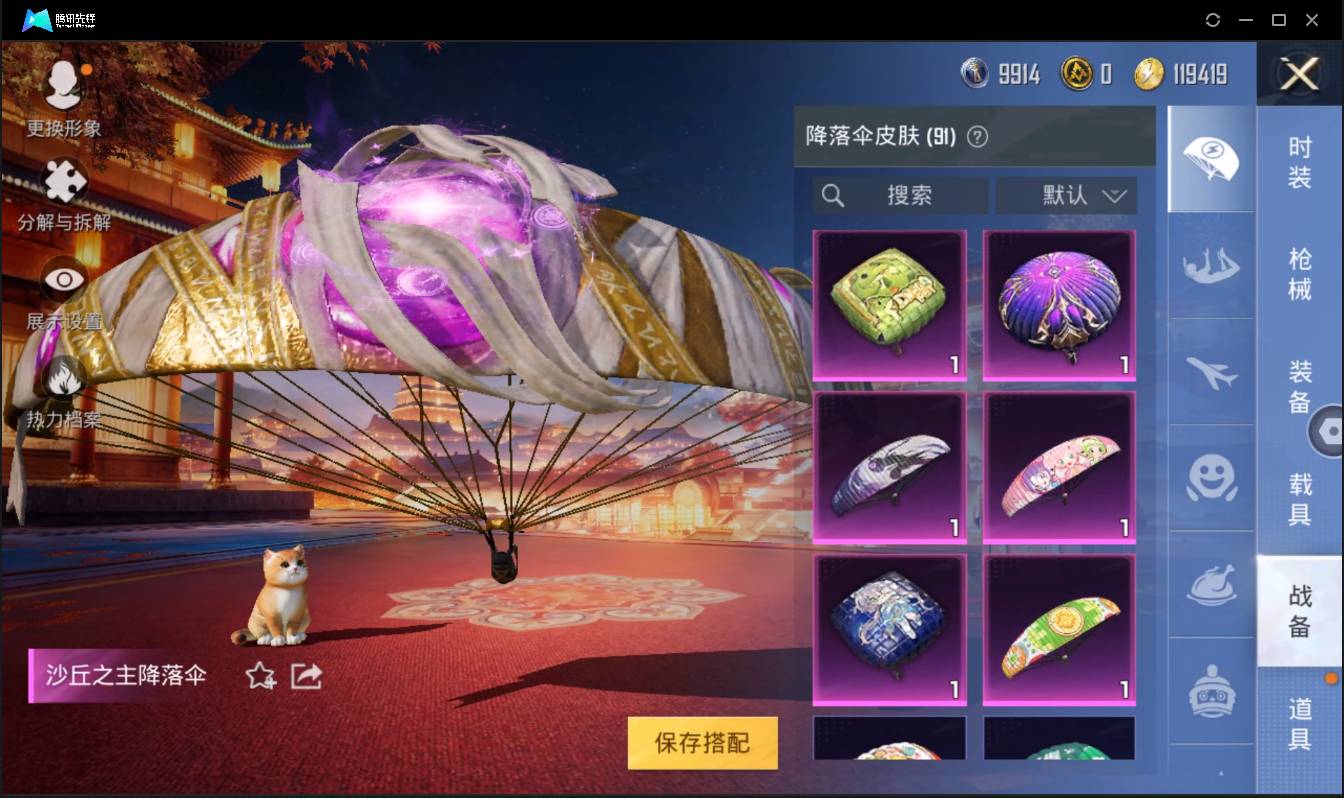
Task: Open help via question mark beside 降落伞皮肤
Action: coord(976,137)
